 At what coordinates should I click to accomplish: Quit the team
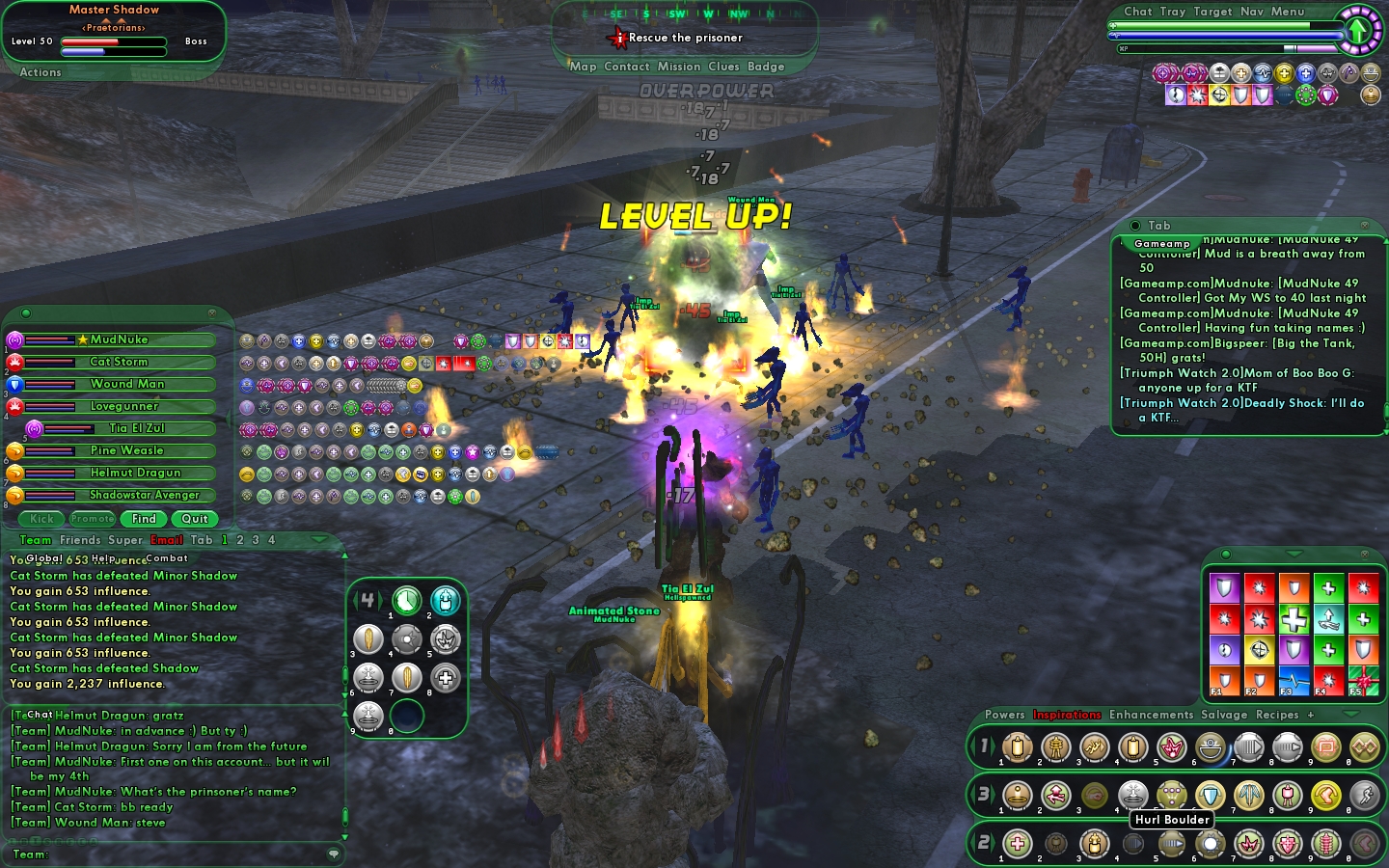click(x=195, y=519)
